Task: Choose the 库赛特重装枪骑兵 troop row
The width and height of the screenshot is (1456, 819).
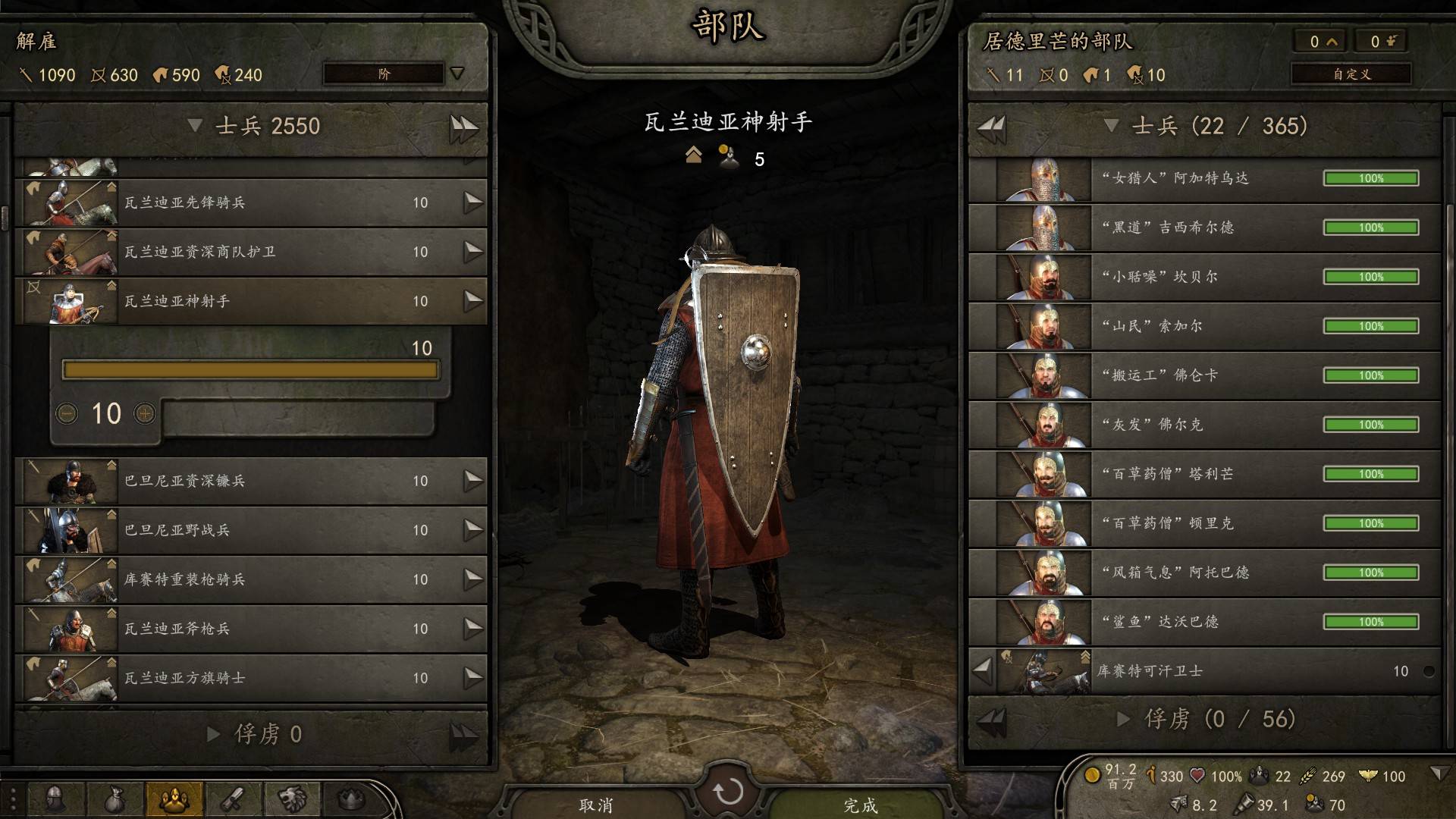Action: 250,579
